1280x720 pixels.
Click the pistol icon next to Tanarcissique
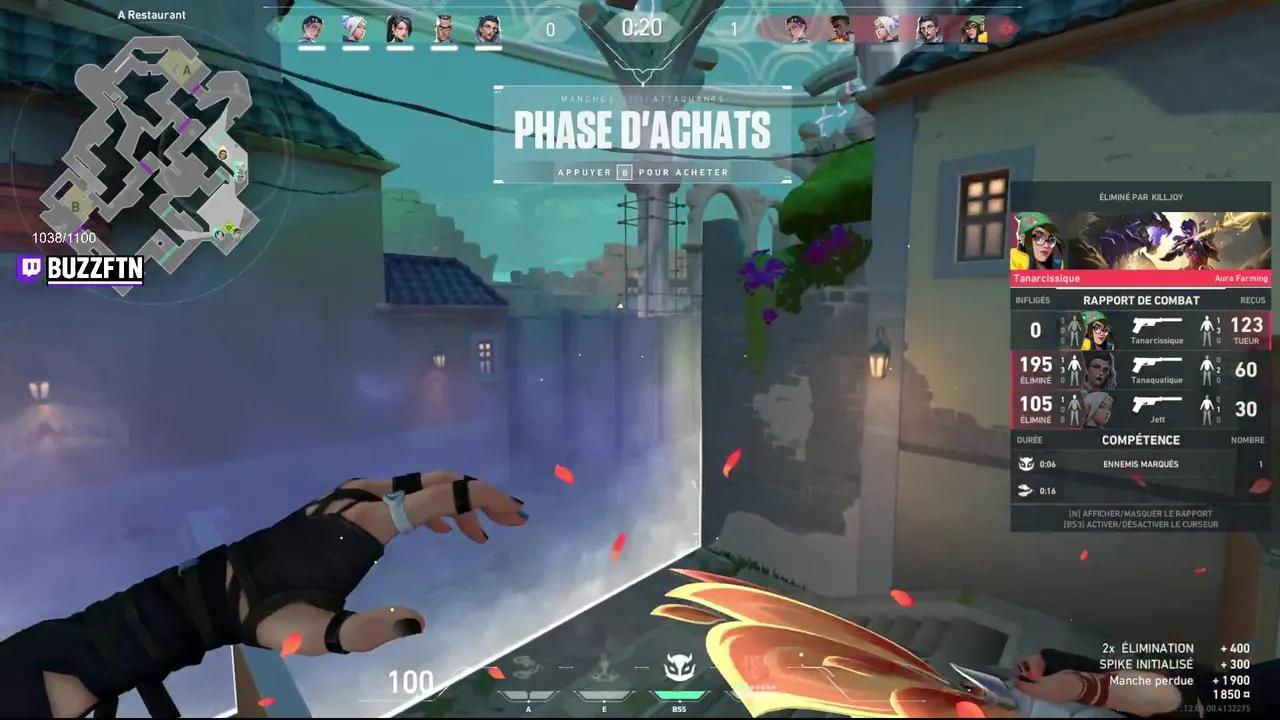point(1157,325)
